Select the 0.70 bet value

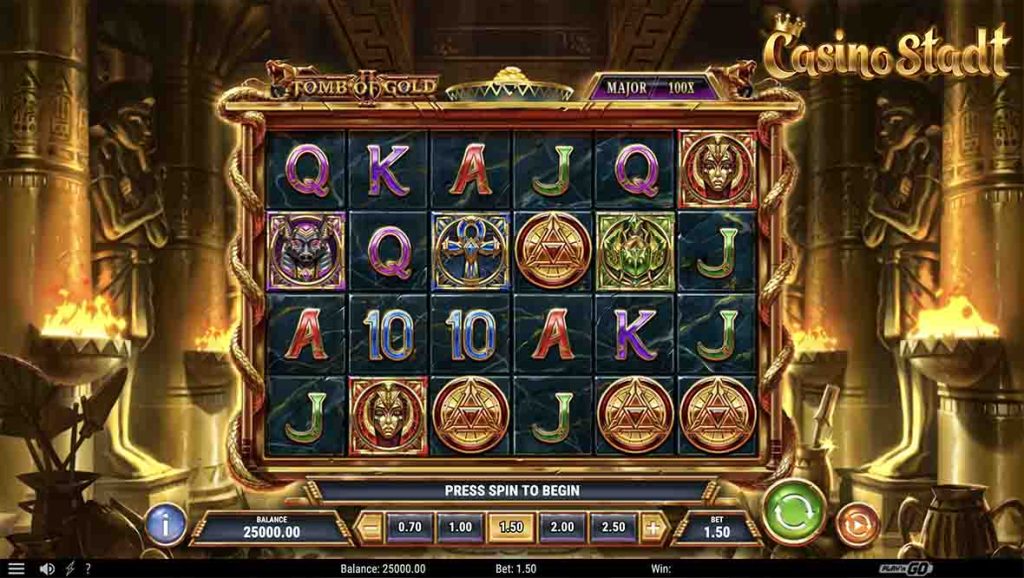(x=409, y=527)
